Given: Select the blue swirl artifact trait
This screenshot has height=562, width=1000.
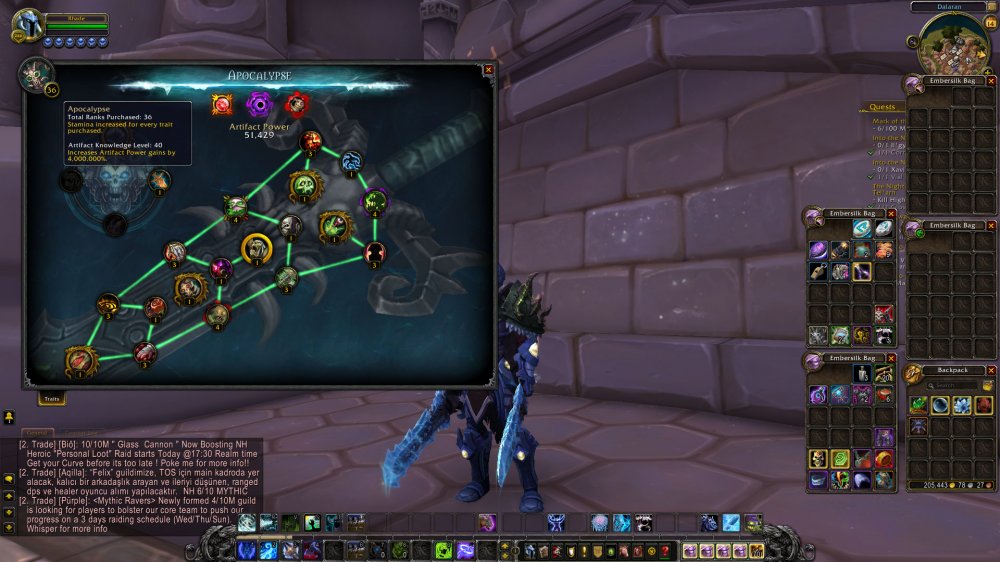Looking at the screenshot, I should [351, 160].
